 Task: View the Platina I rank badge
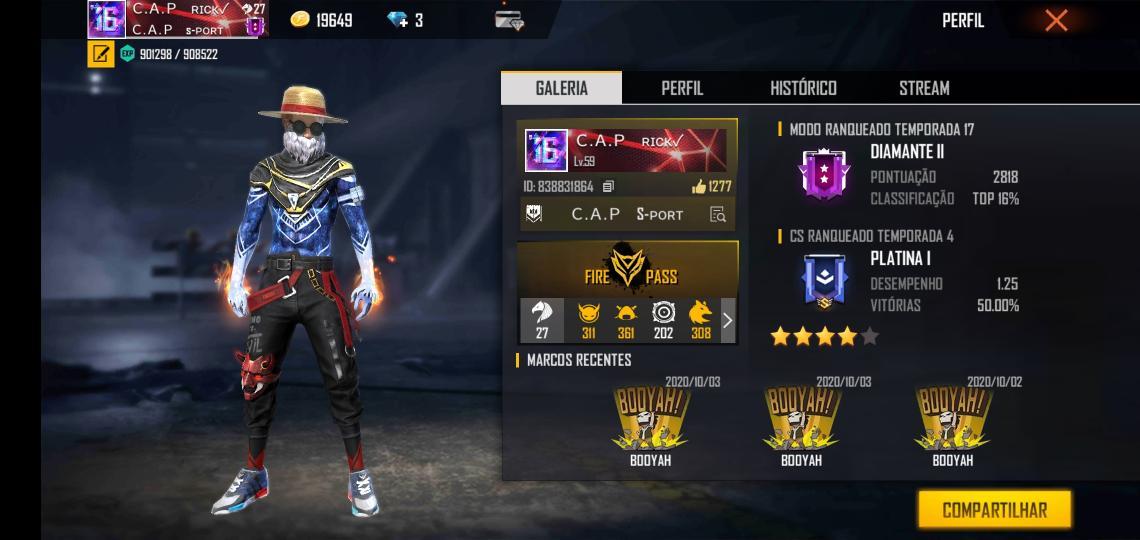(x=824, y=281)
